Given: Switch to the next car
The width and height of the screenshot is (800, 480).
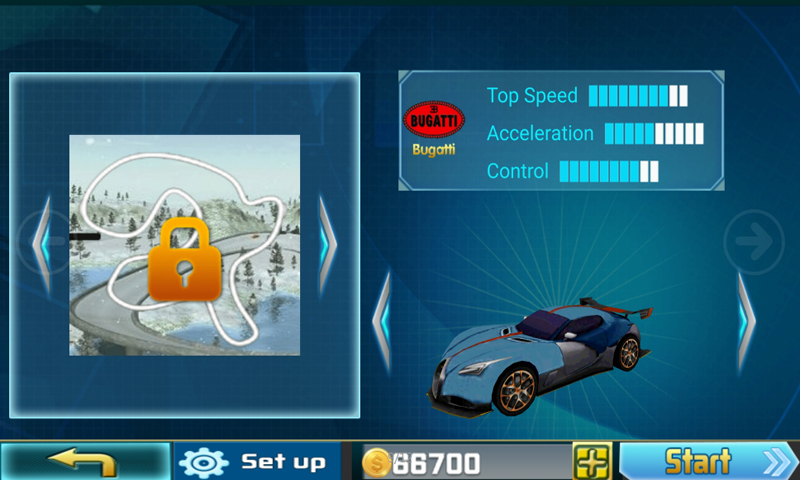Looking at the screenshot, I should [x=746, y=322].
